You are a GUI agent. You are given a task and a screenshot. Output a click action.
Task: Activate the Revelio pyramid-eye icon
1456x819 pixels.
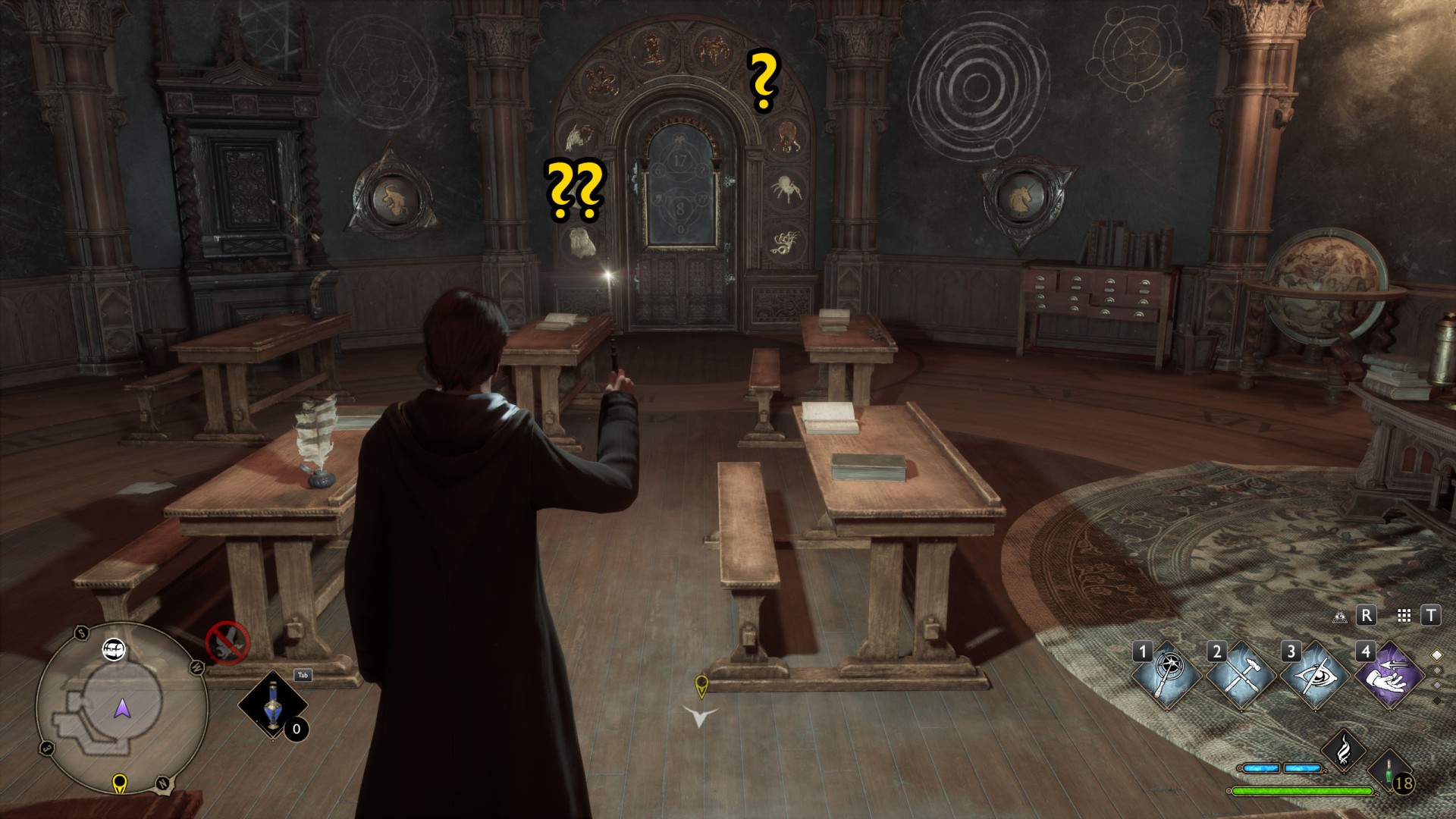1339,616
